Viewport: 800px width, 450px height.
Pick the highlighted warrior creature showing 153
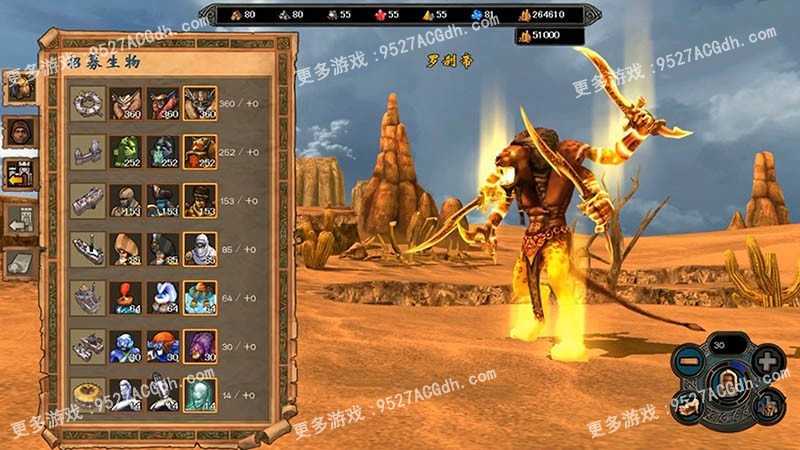tap(200, 199)
